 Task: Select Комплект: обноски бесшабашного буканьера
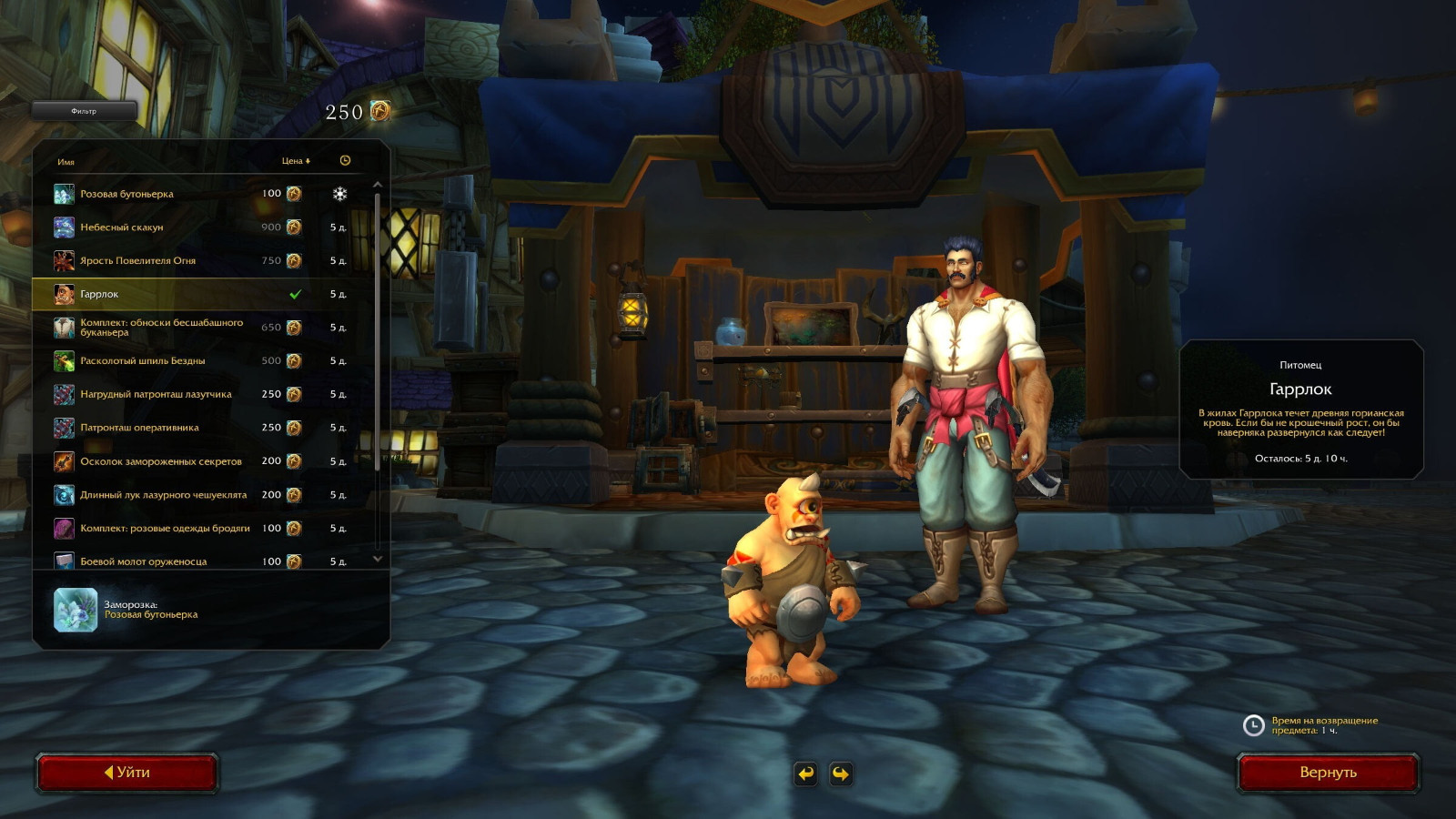164,328
